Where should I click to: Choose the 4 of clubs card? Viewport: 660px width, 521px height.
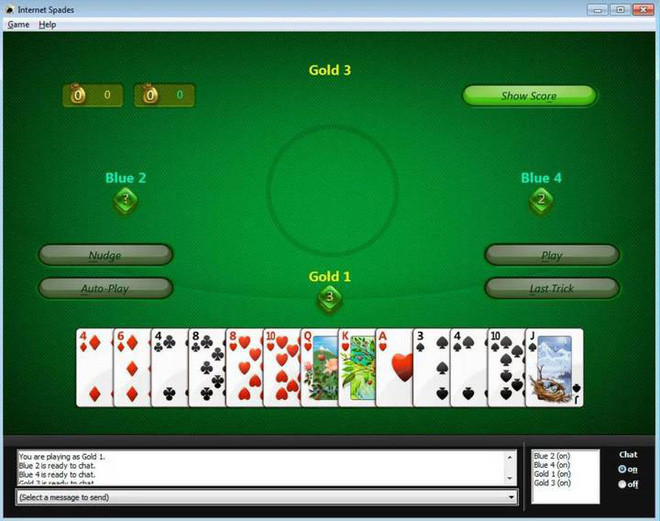[168, 368]
